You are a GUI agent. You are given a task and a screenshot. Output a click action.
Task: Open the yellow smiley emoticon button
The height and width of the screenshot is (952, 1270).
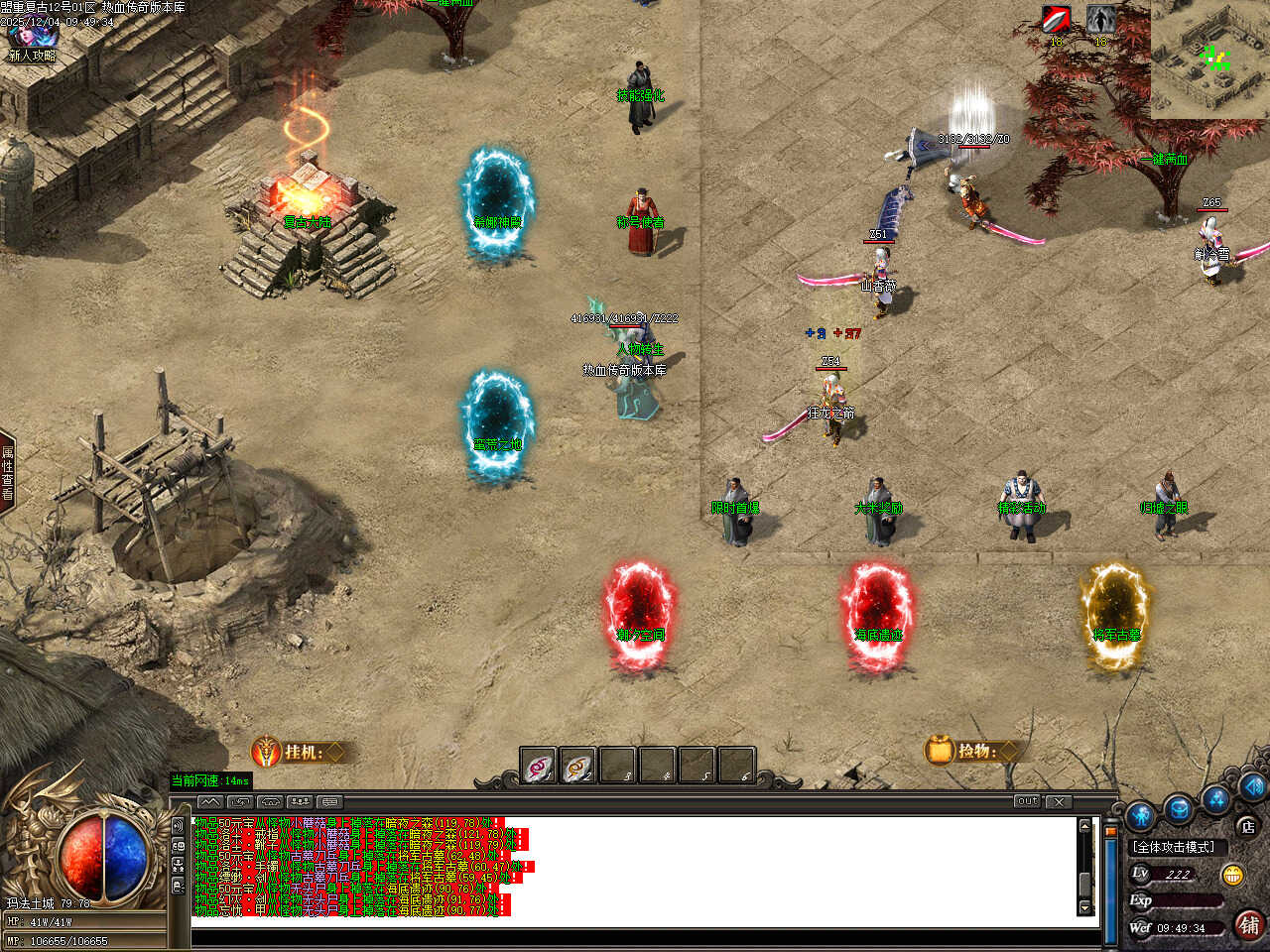tap(1232, 875)
